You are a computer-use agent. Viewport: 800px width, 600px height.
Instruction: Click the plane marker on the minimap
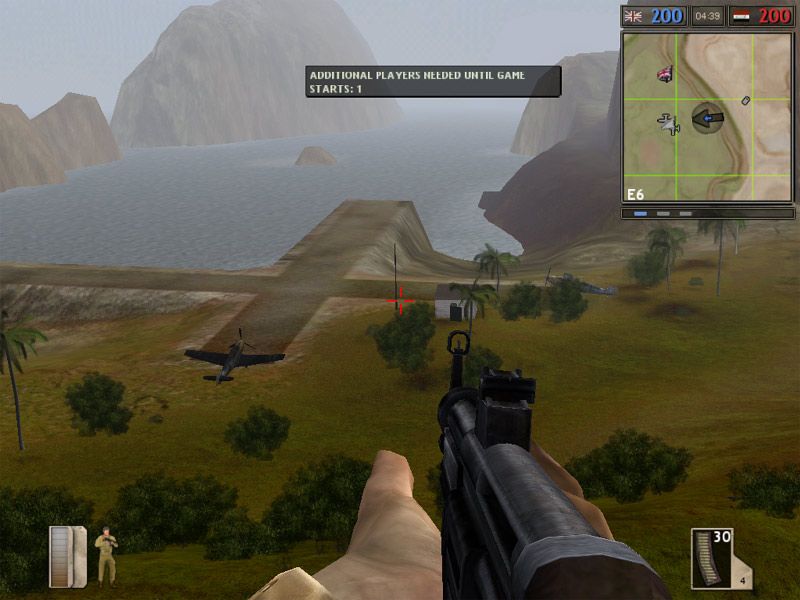pos(669,124)
